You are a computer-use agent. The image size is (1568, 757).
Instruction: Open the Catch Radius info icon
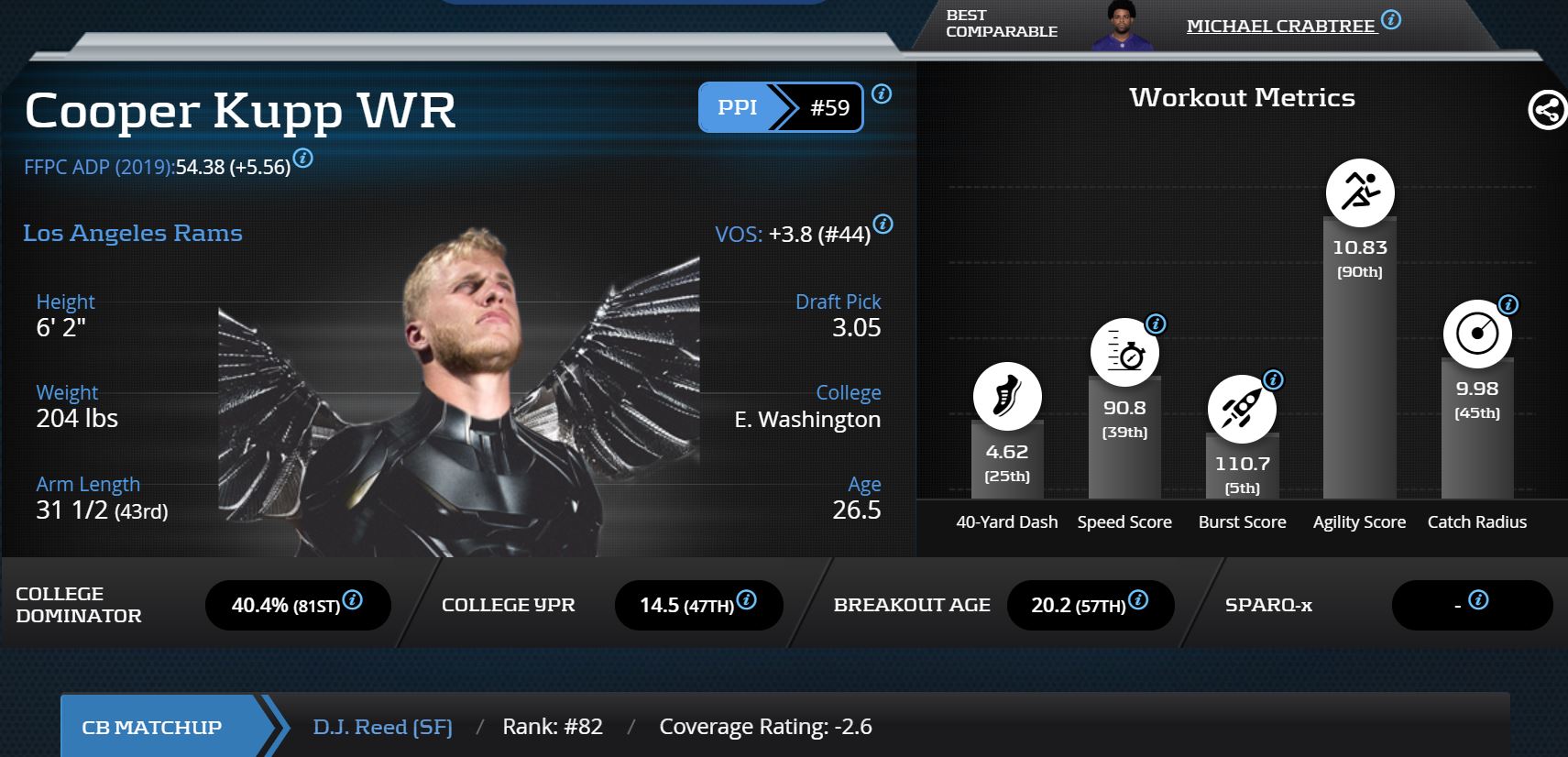(x=1508, y=304)
